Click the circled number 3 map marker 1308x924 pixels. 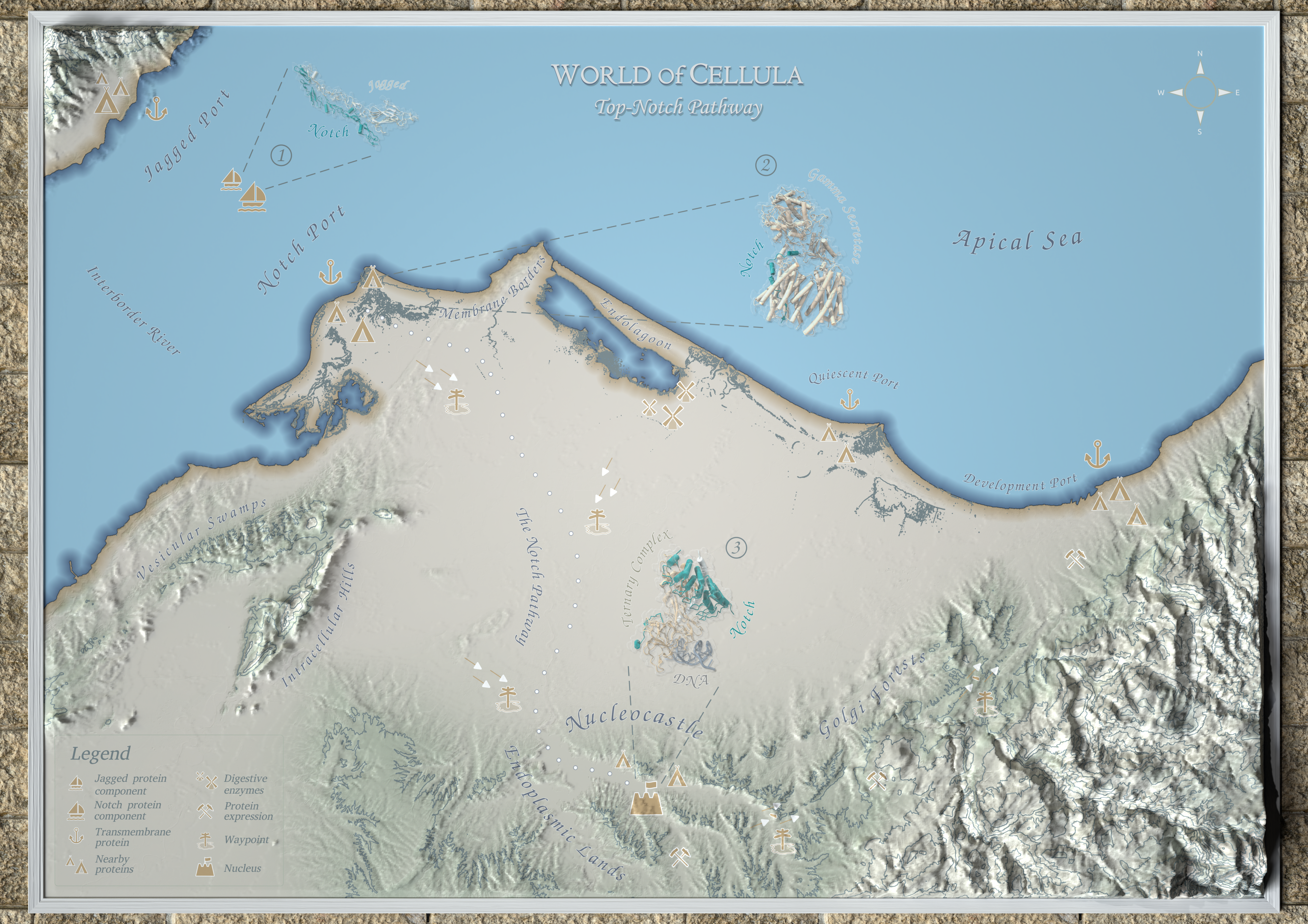736,547
